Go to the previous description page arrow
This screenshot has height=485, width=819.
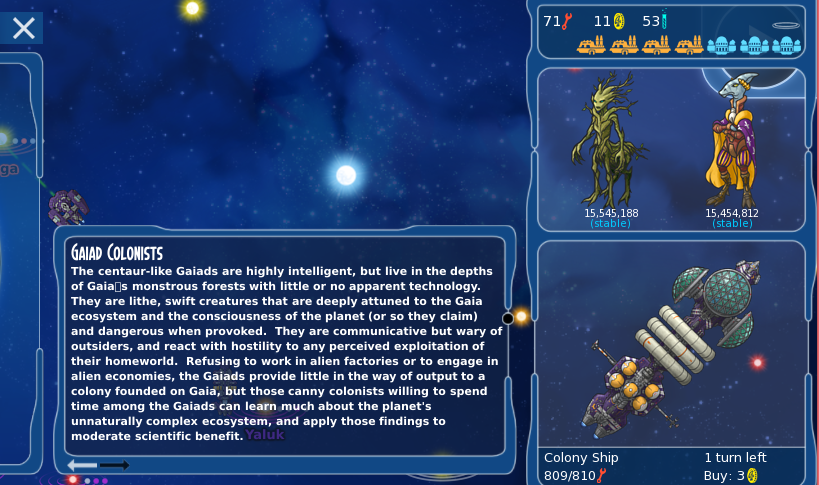(82, 465)
